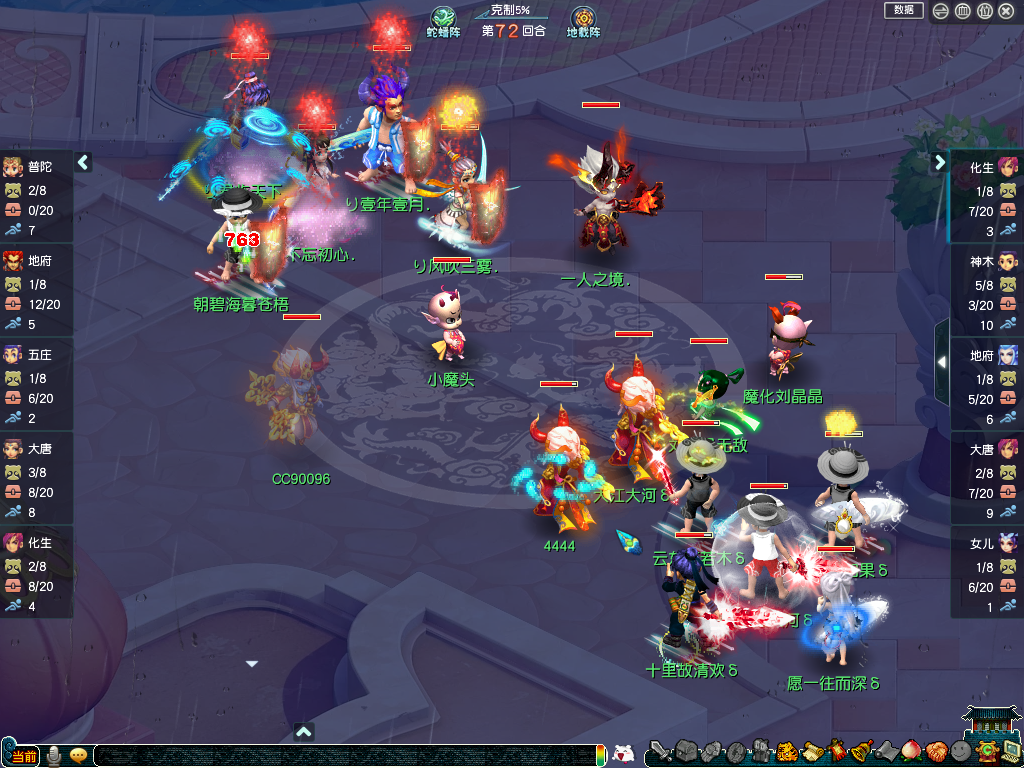Click the handshake friends icon
The image size is (1024, 768).
coord(935,751)
